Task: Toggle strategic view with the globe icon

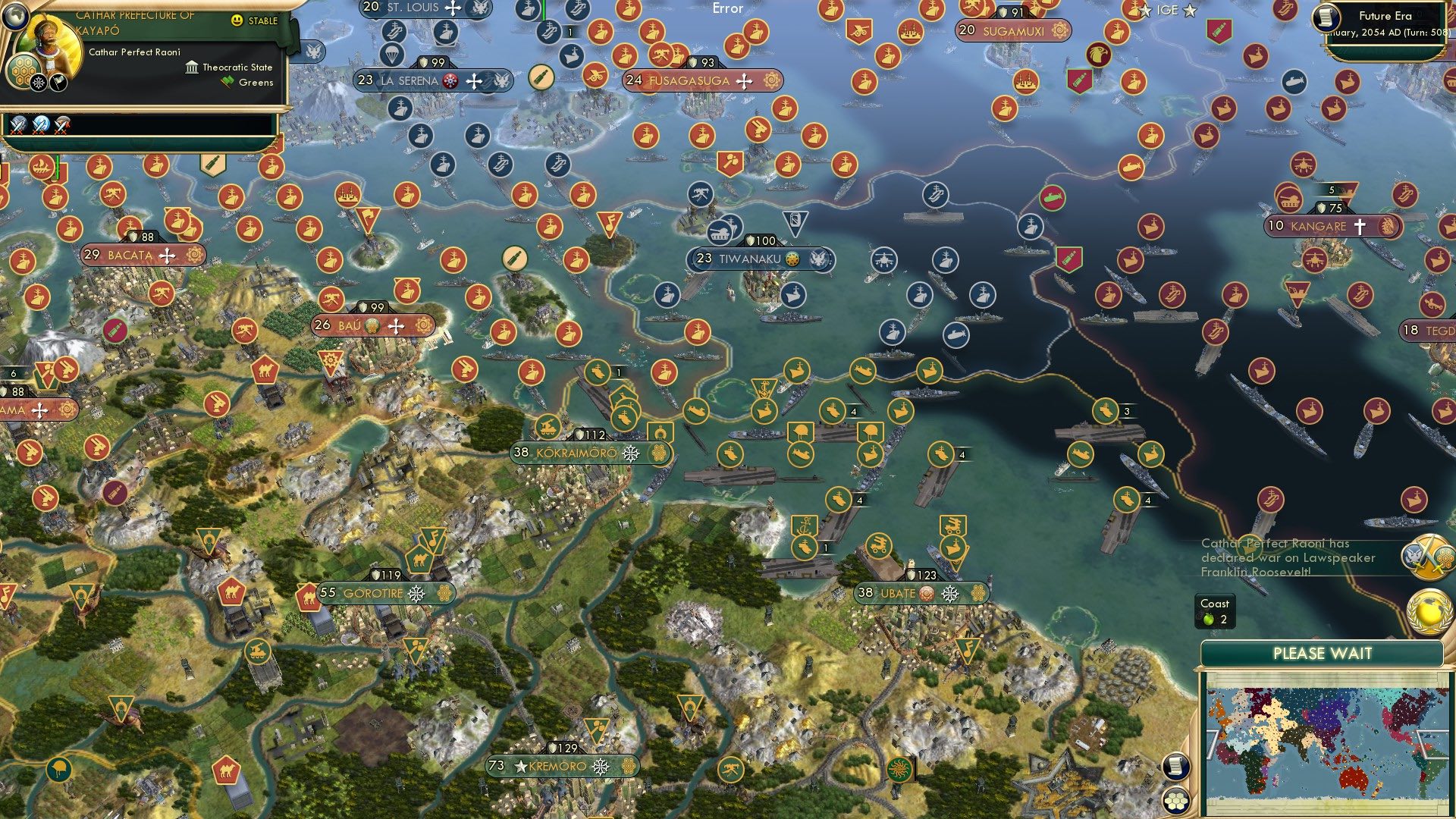Action: [15, 17]
